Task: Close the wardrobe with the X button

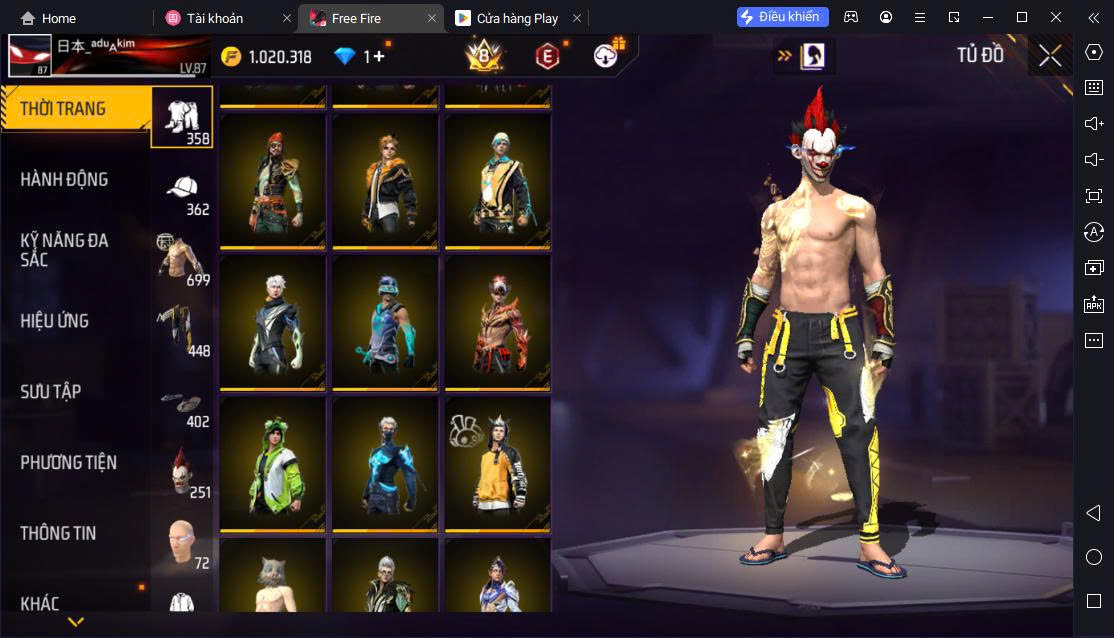Action: click(x=1050, y=56)
